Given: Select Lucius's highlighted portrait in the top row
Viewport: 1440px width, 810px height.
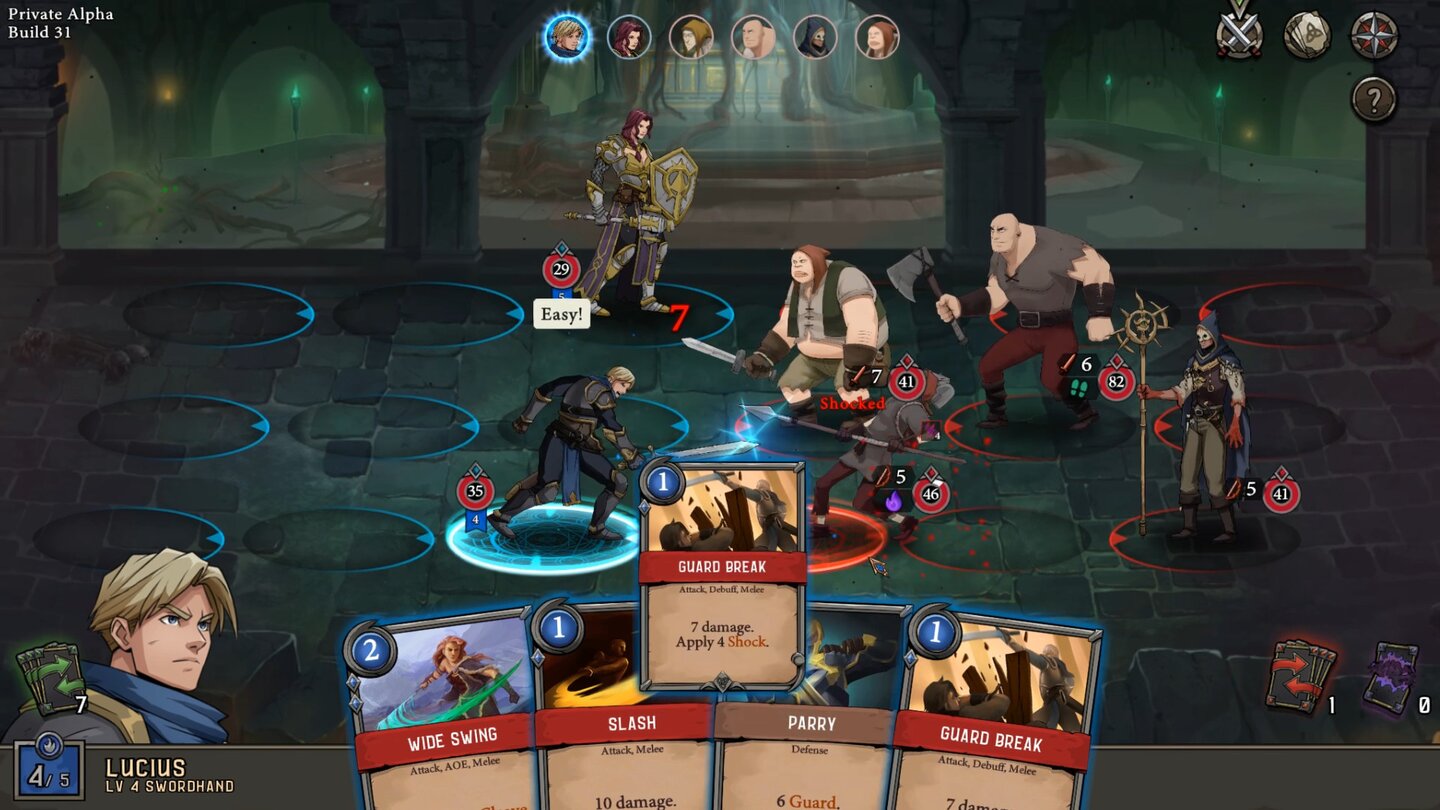Looking at the screenshot, I should point(568,36).
